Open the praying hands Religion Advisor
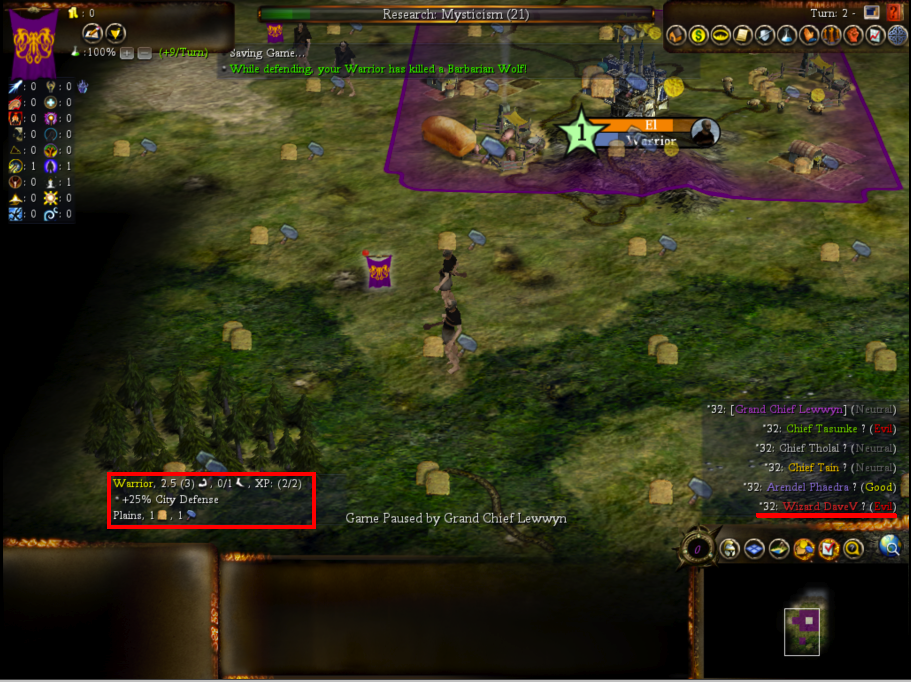The width and height of the screenshot is (911, 682). pyautogui.click(x=808, y=36)
